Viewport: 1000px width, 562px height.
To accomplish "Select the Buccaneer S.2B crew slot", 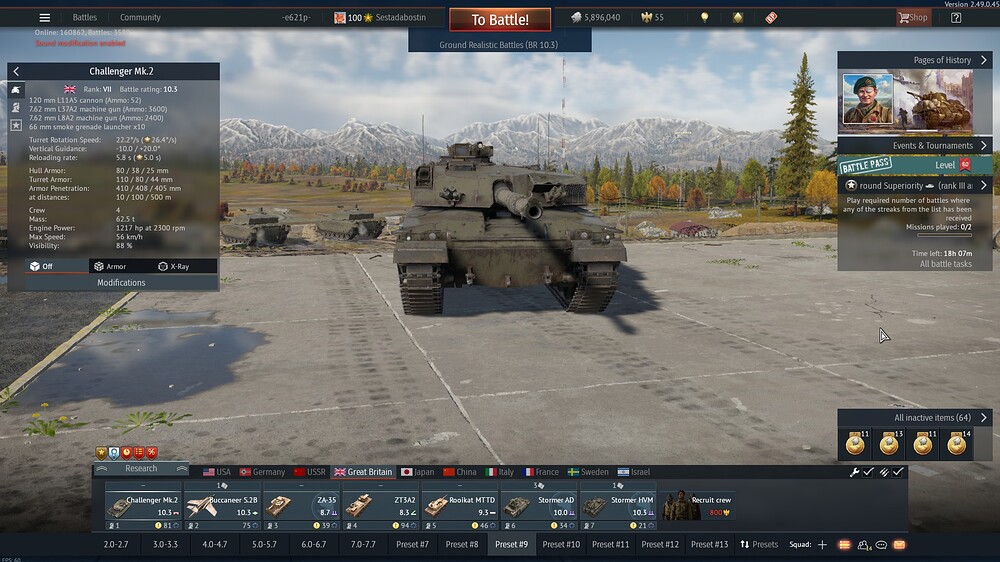I will pos(222,505).
